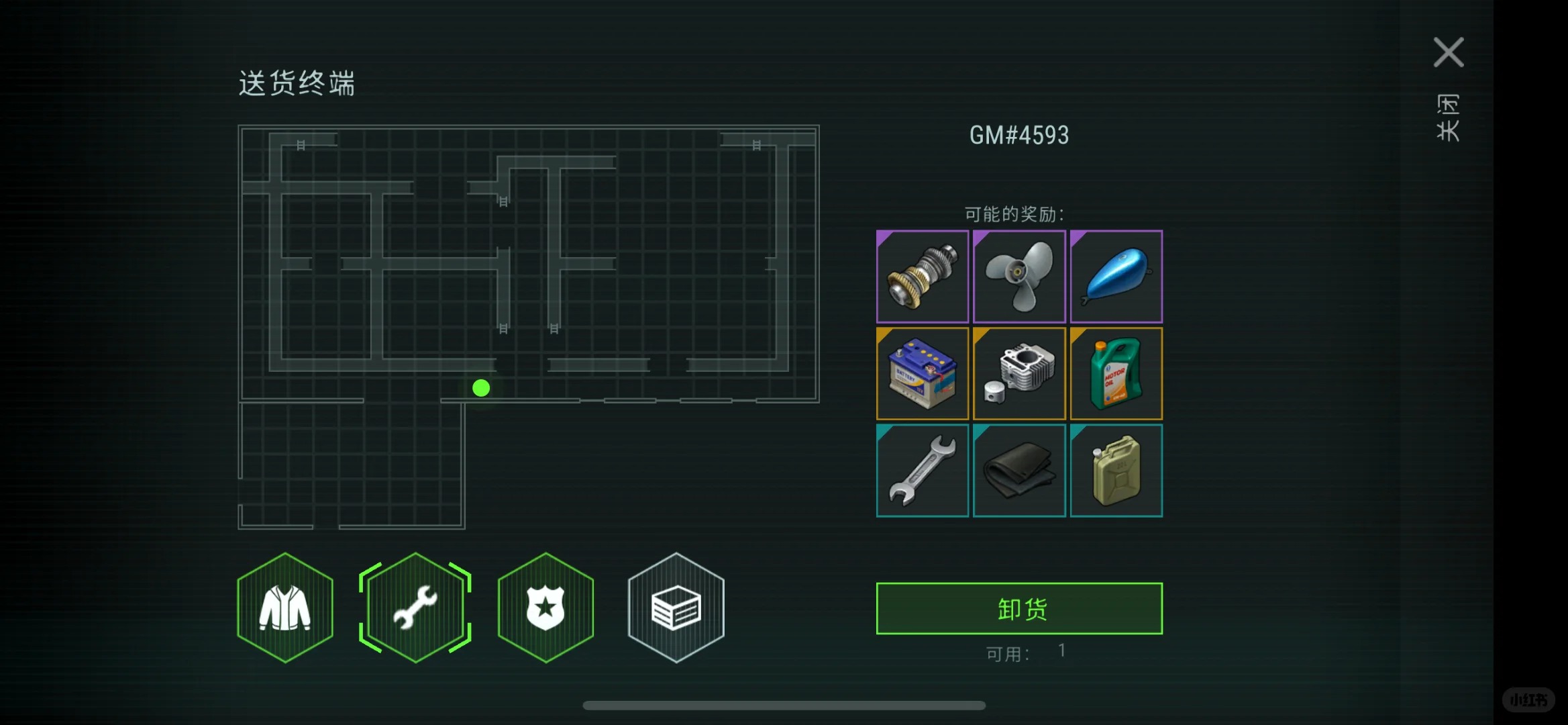Inspect the green motor oil jug
The height and width of the screenshot is (725, 1568).
(1116, 373)
